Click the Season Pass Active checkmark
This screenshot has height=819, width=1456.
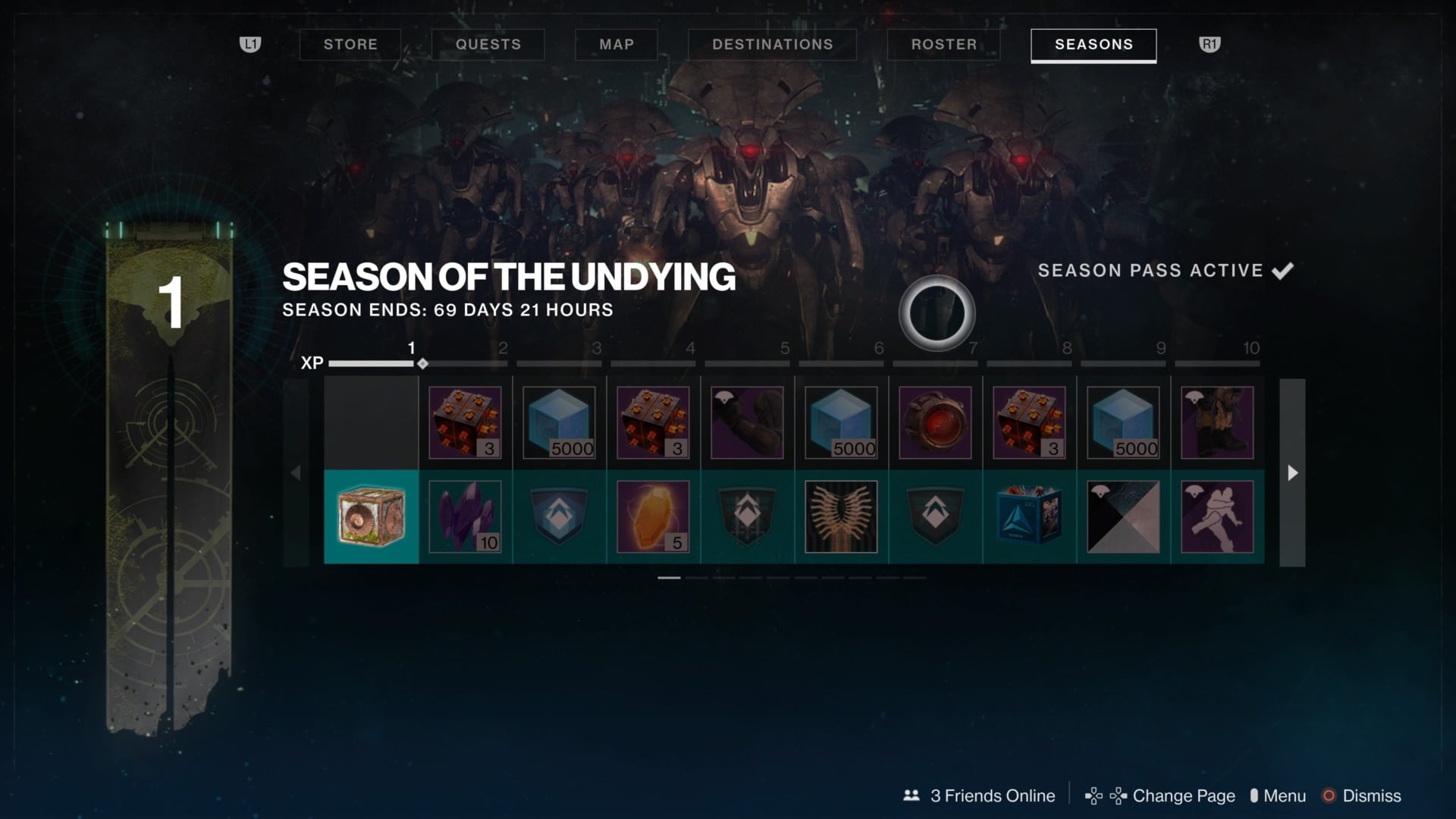(x=1283, y=270)
